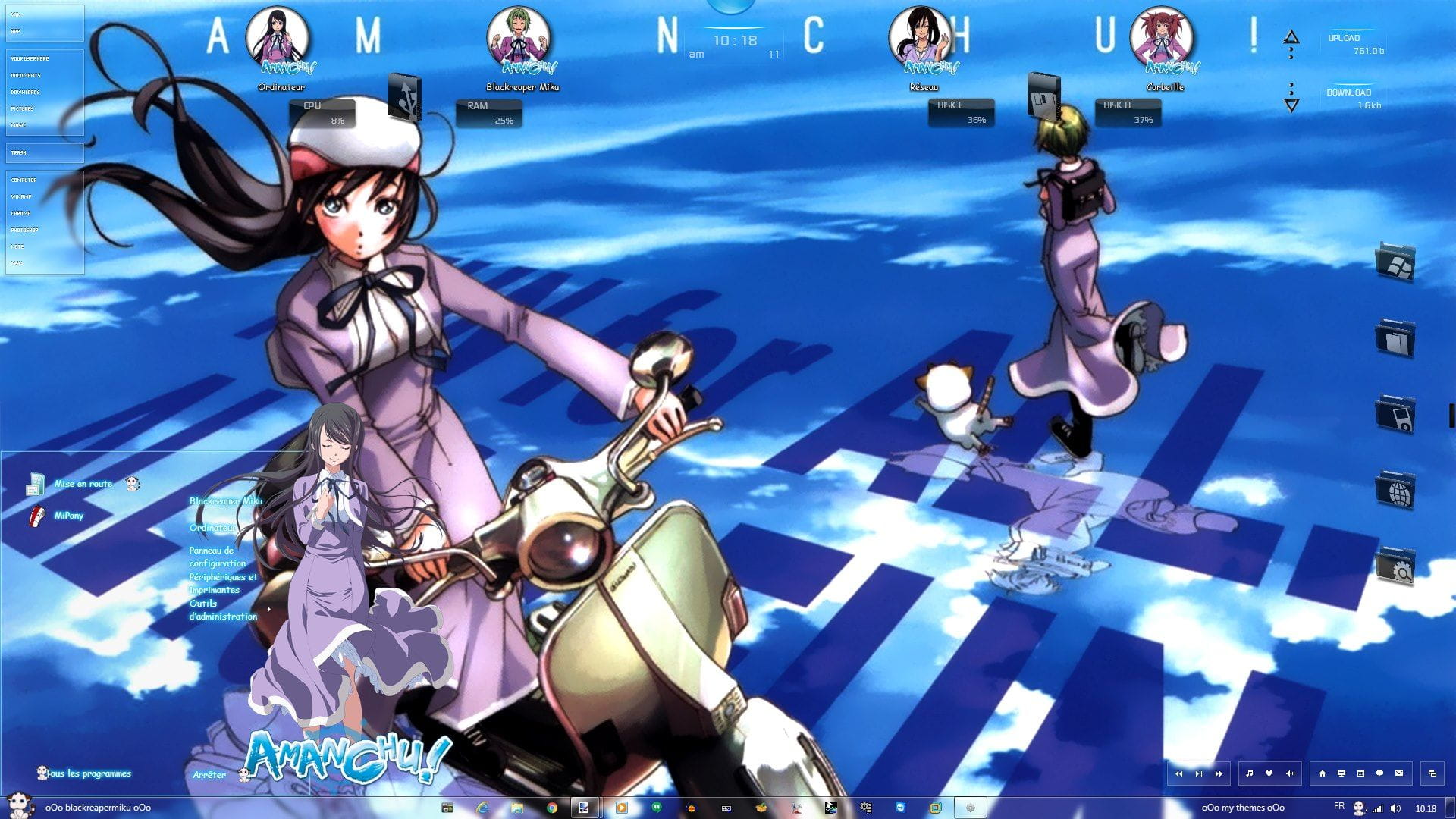This screenshot has height=819, width=1456.
Task: Launch Photoshop from the left launcher panel
Action: pyautogui.click(x=25, y=230)
